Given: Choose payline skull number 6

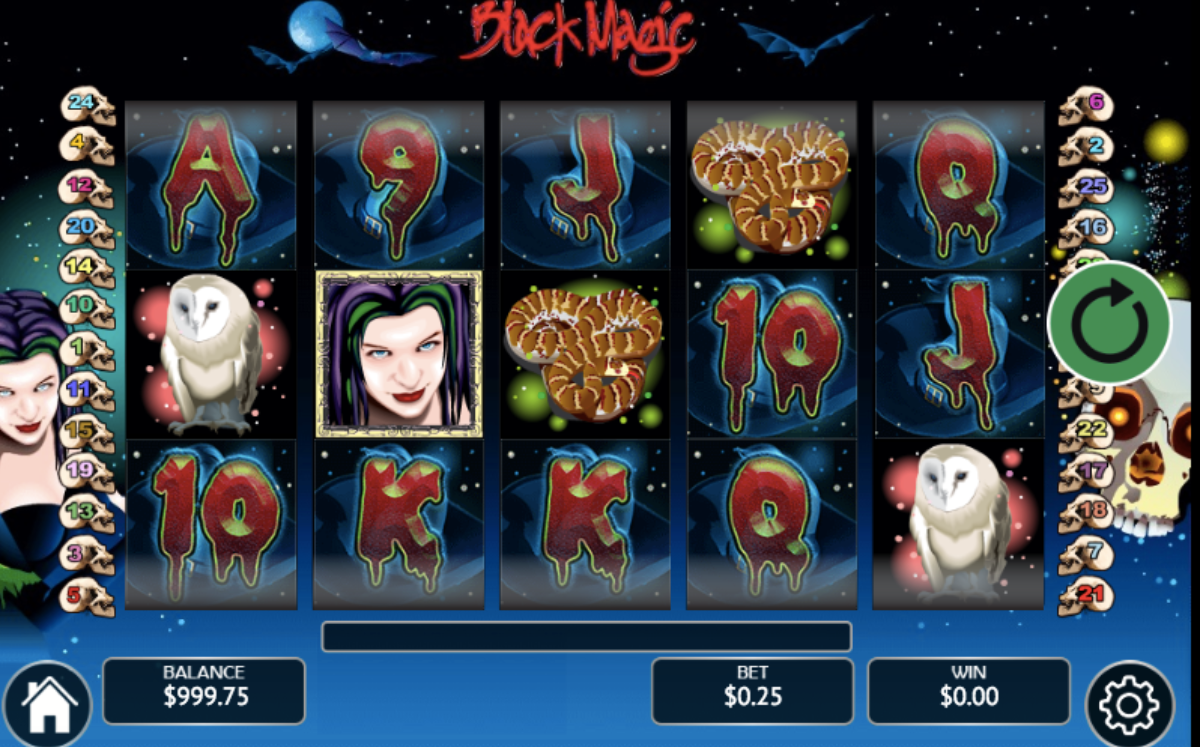Looking at the screenshot, I should [1087, 104].
